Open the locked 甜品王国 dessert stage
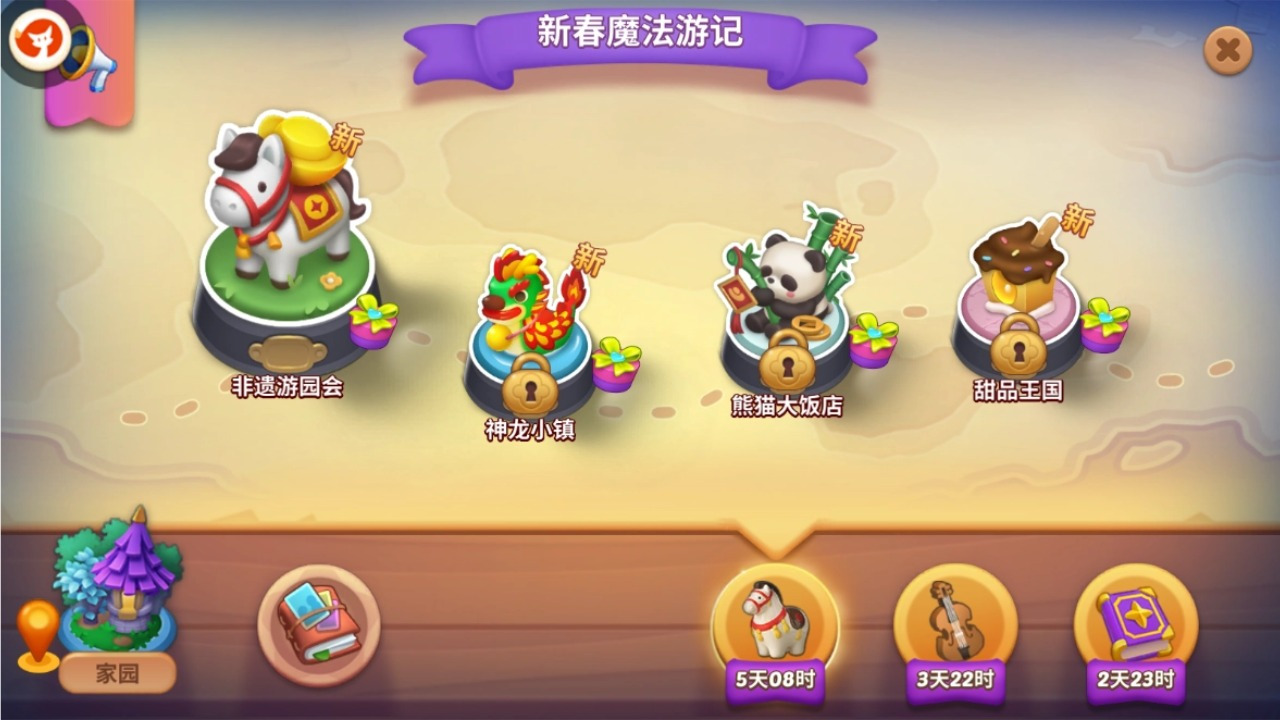The height and width of the screenshot is (720, 1280). click(1020, 280)
